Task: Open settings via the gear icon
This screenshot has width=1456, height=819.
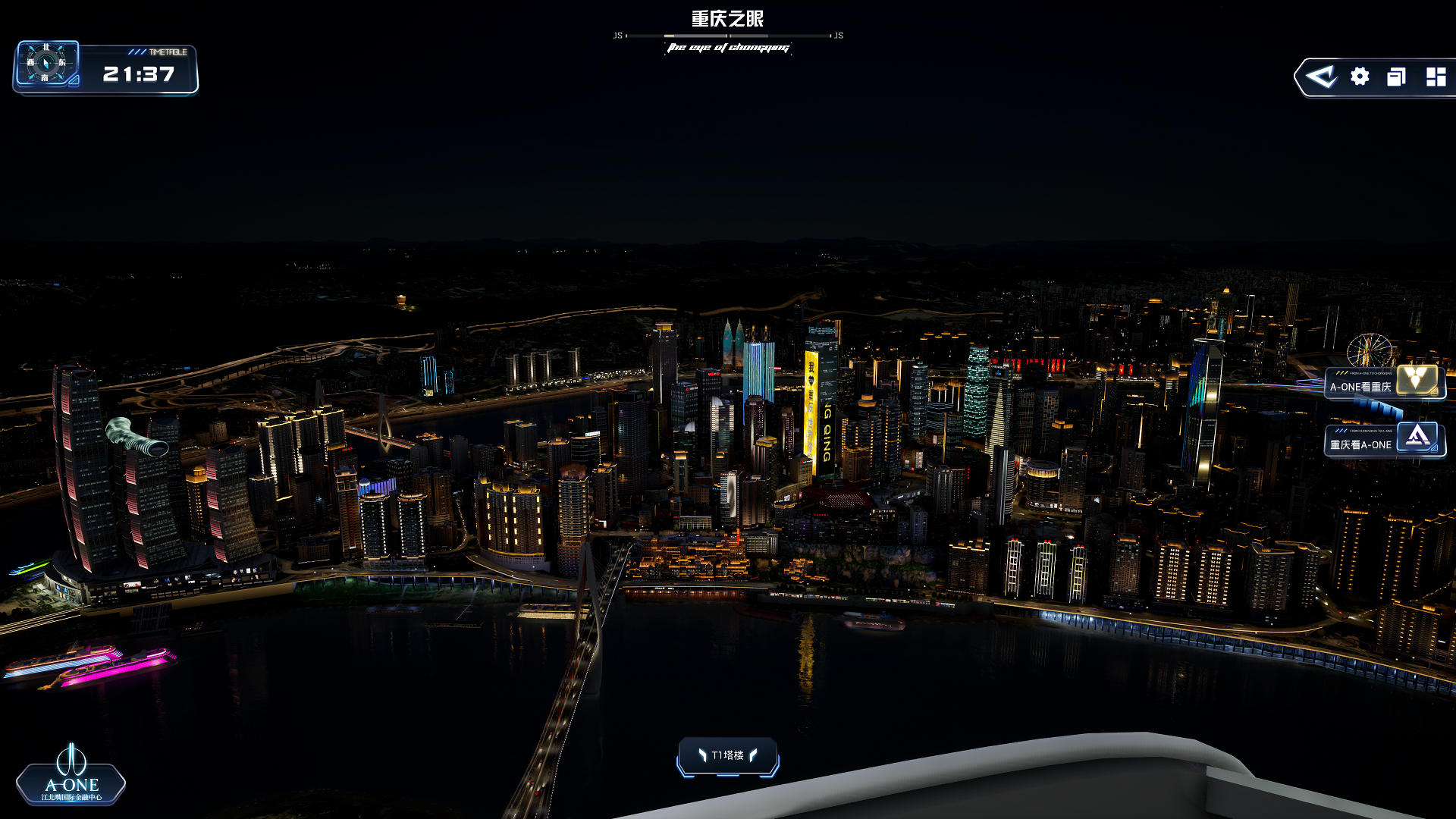Action: point(1360,77)
